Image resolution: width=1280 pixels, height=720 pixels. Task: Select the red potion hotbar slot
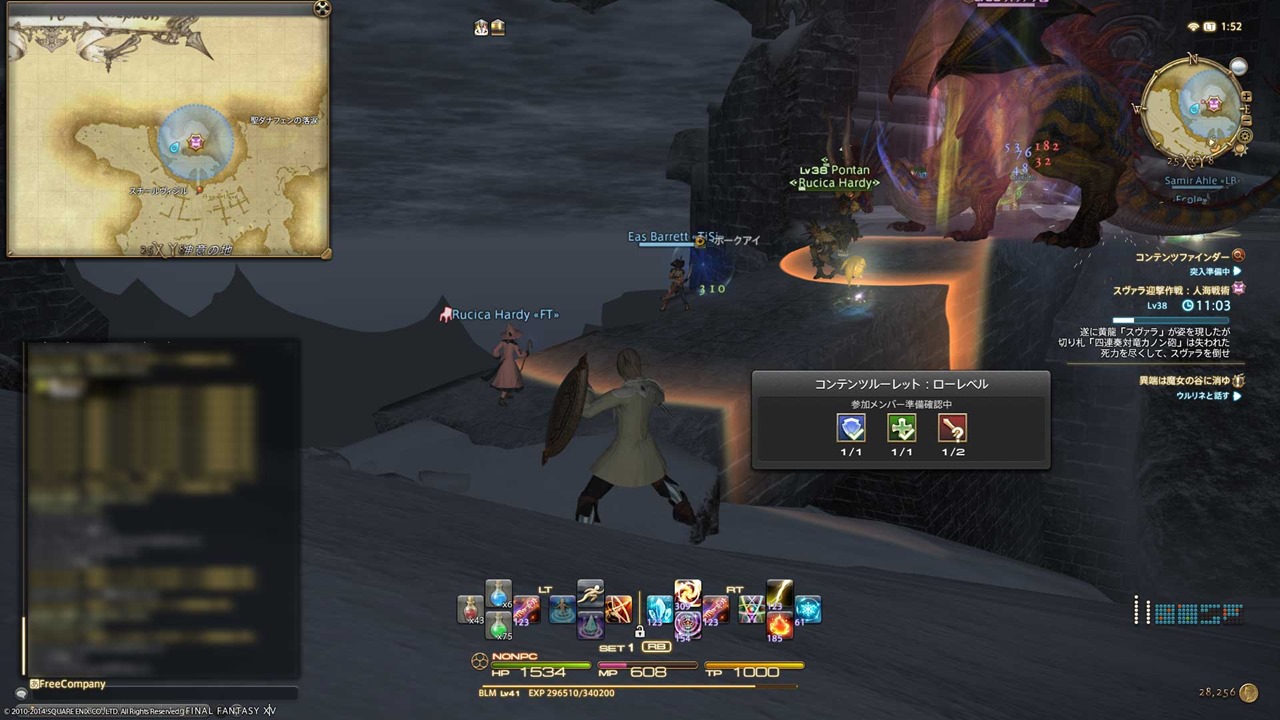[x=470, y=609]
